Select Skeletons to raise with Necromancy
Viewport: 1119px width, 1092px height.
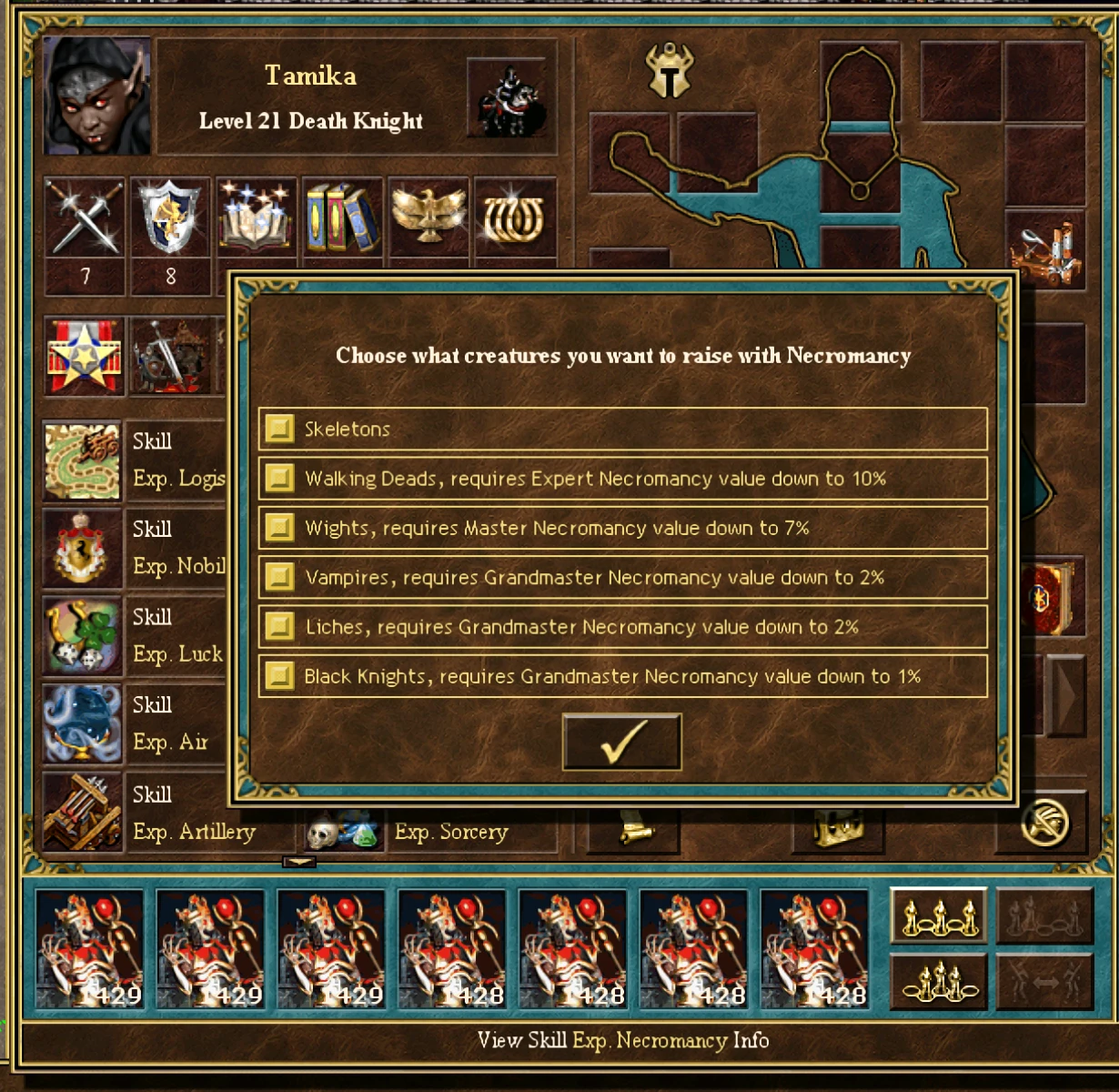click(x=279, y=429)
